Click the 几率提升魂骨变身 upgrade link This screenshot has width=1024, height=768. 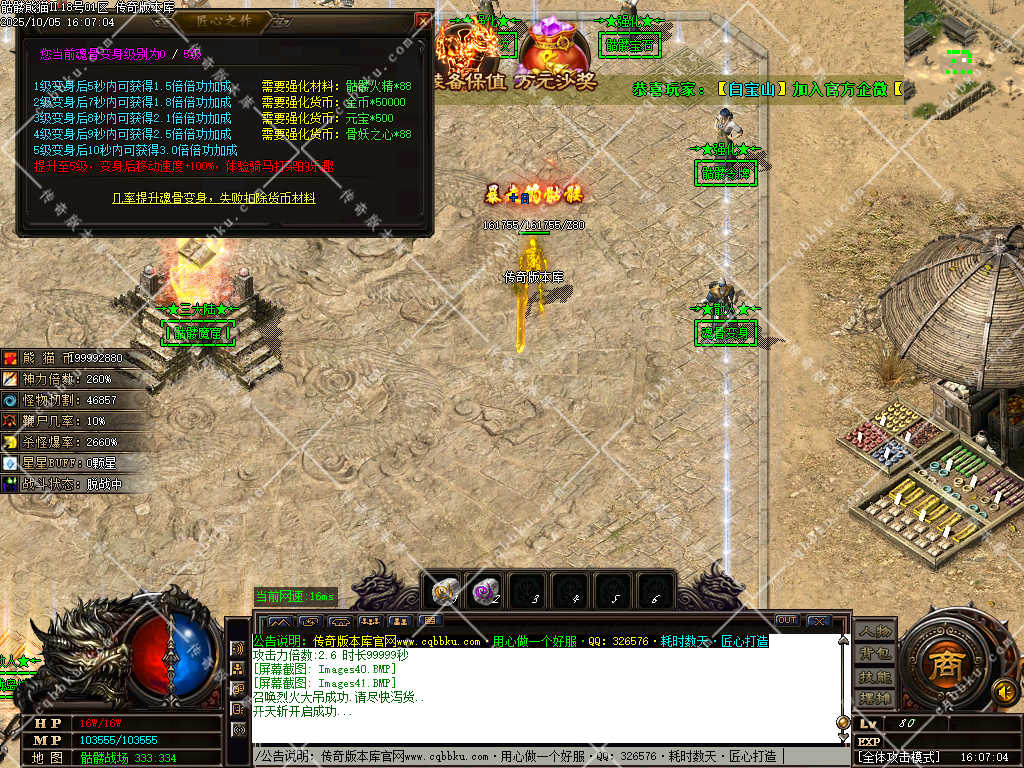coord(213,198)
